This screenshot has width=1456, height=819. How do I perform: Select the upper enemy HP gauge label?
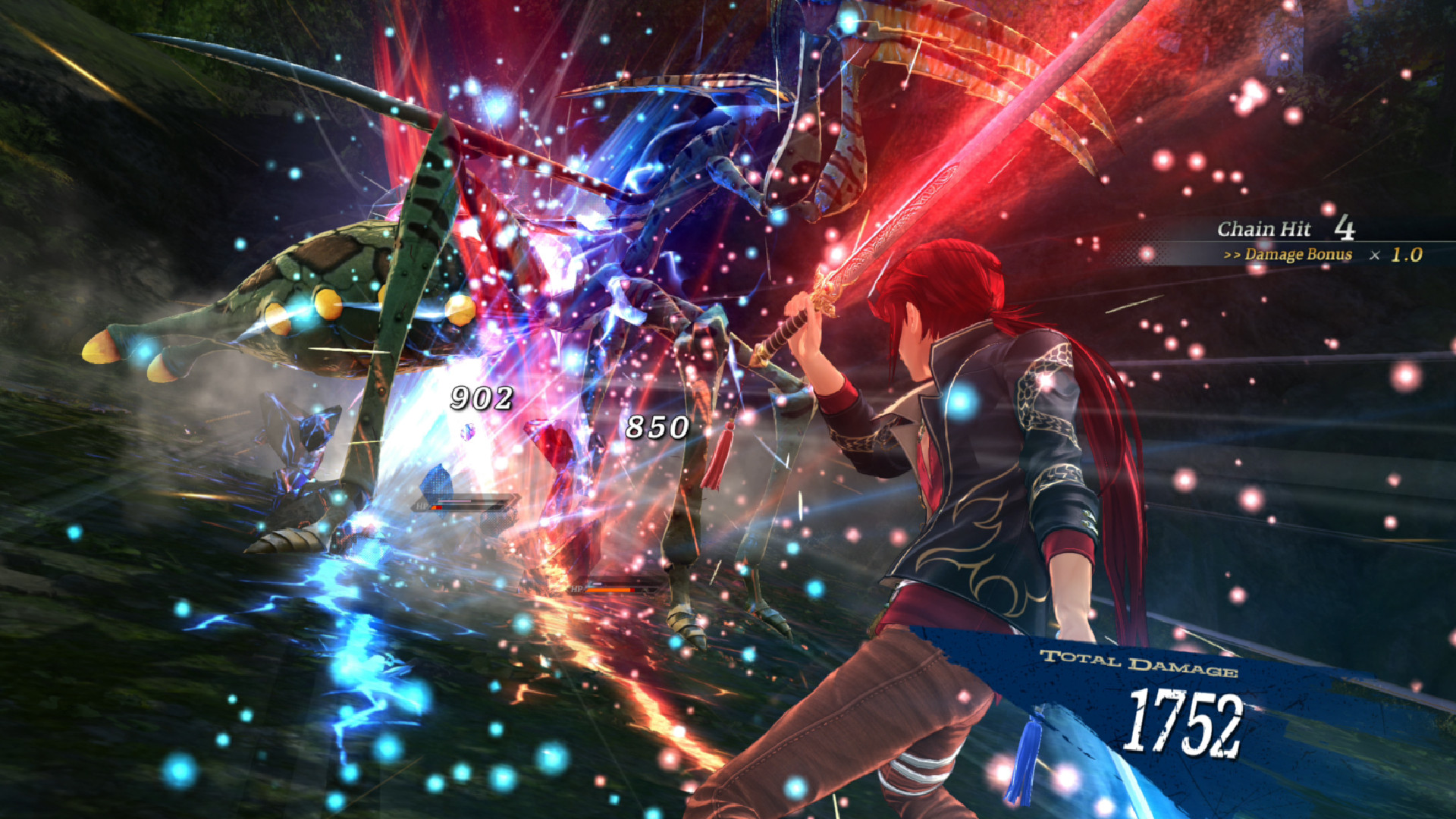pyautogui.click(x=422, y=506)
